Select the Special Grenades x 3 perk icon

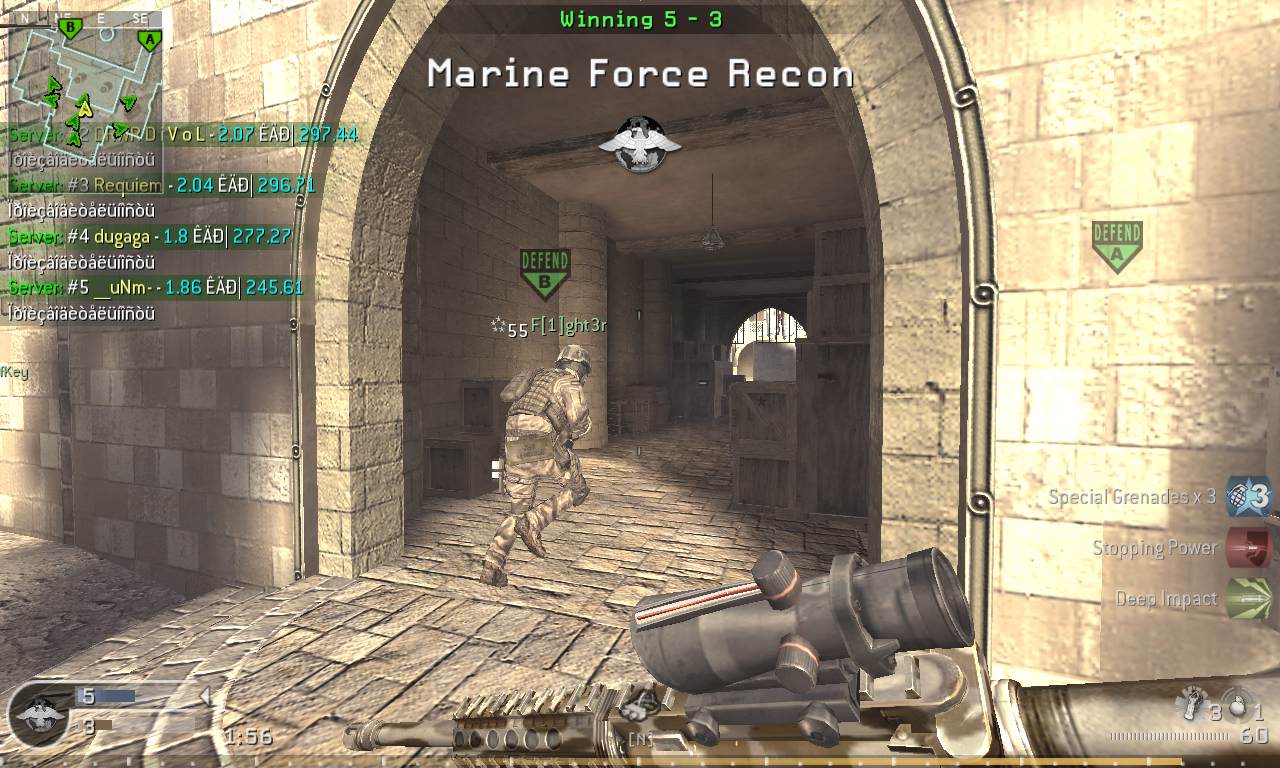coord(1248,496)
